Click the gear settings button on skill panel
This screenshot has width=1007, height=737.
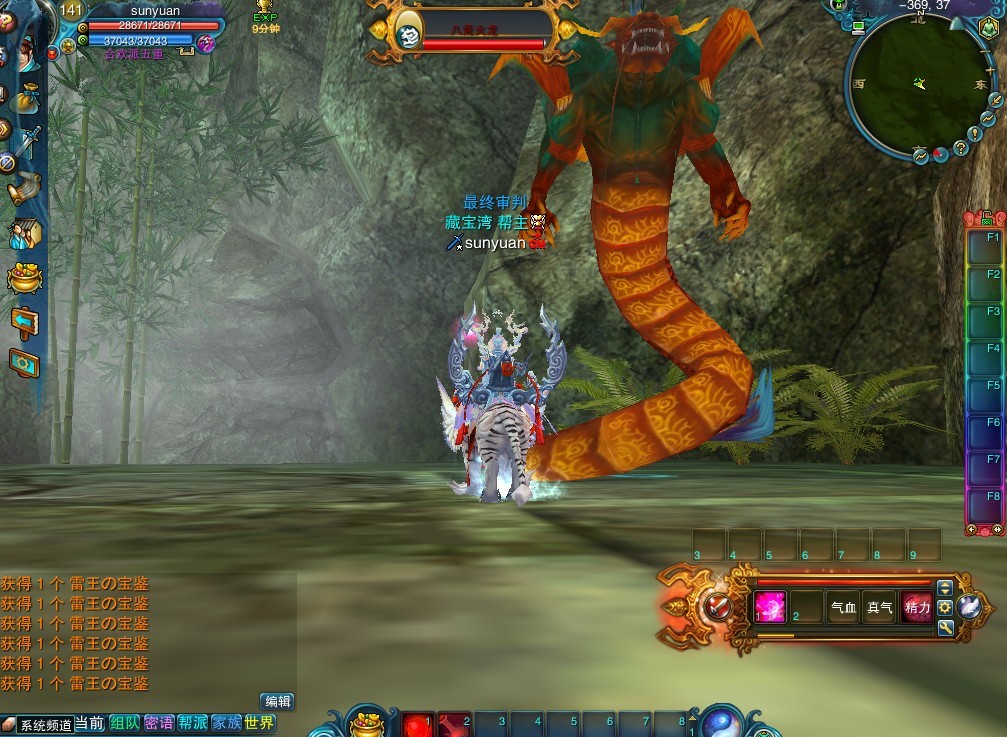point(944,607)
